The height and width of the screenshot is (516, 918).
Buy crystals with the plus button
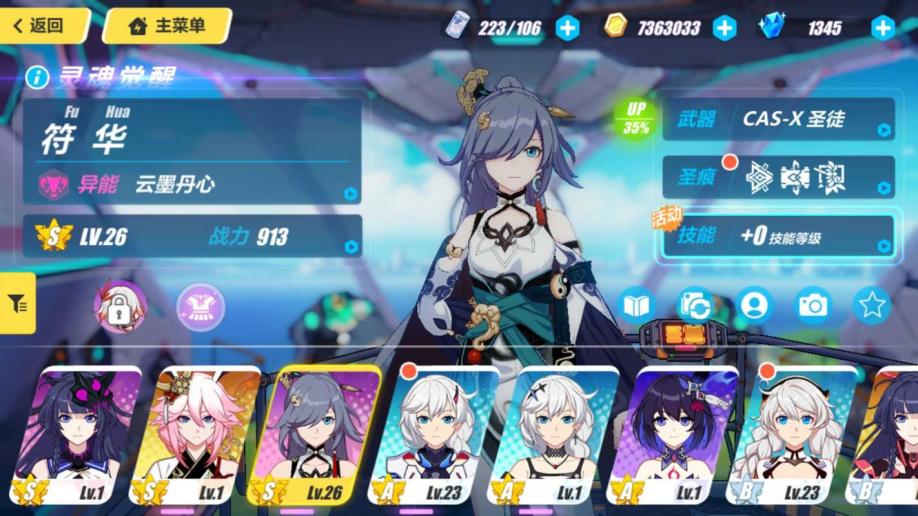pyautogui.click(x=882, y=28)
